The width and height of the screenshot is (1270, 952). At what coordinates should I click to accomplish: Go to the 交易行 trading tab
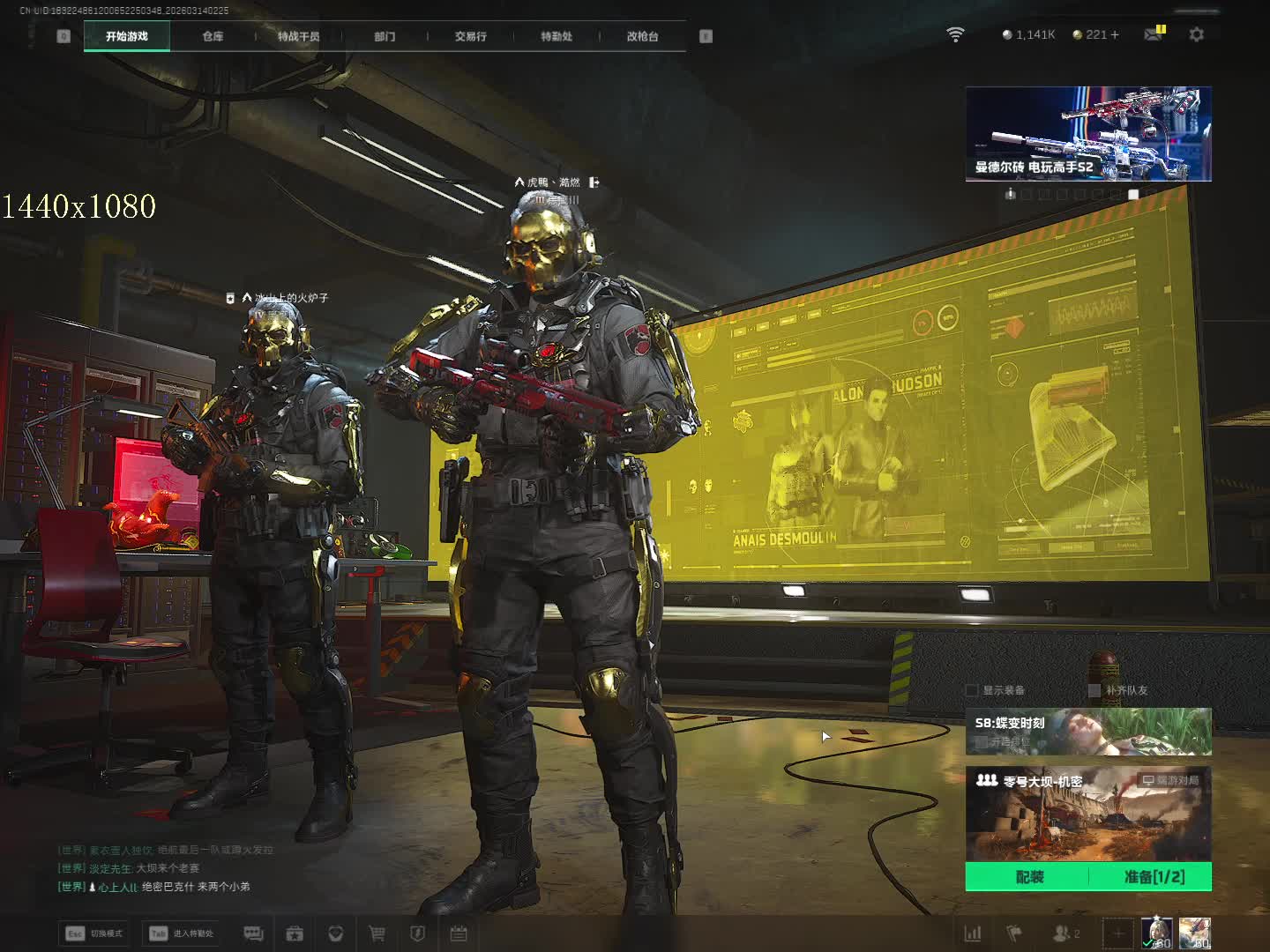click(x=470, y=36)
